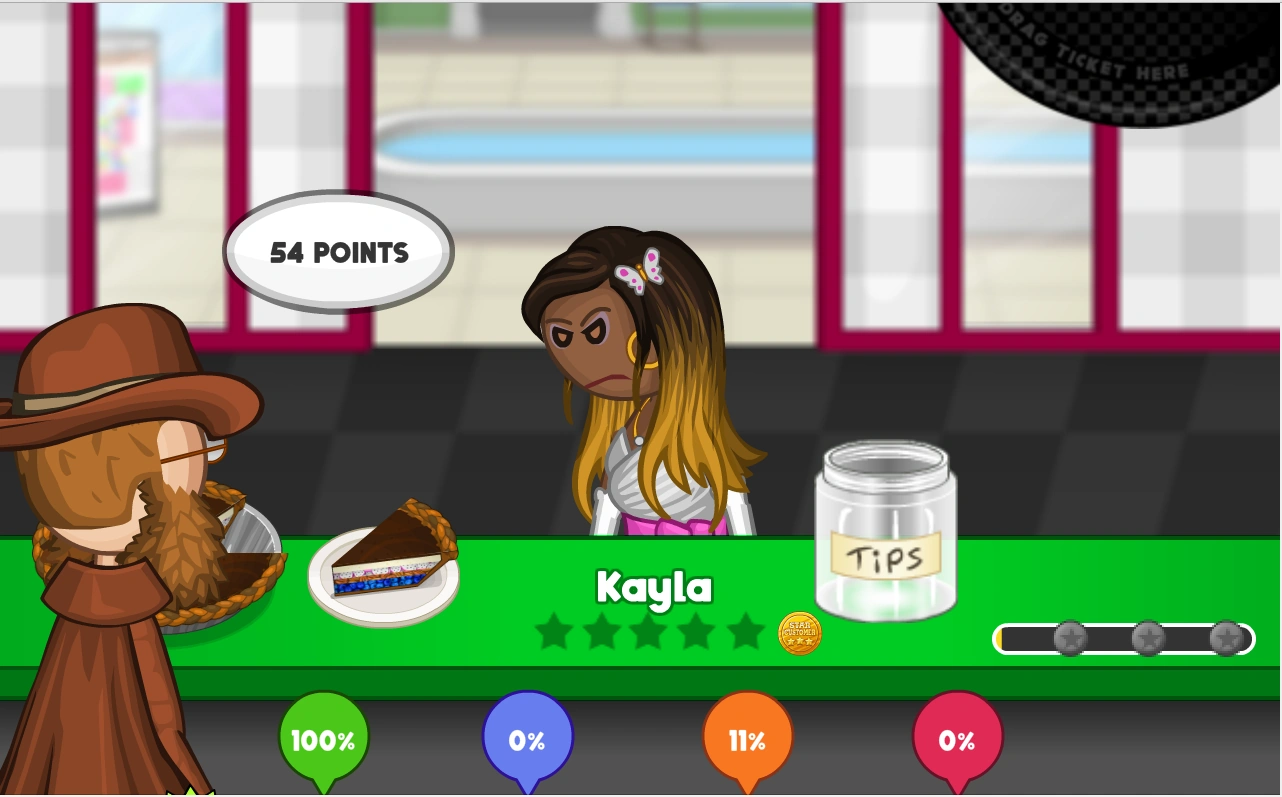Screen dimensions: 1282x797
Task: Click the red 0% score bubble
Action: (x=957, y=740)
